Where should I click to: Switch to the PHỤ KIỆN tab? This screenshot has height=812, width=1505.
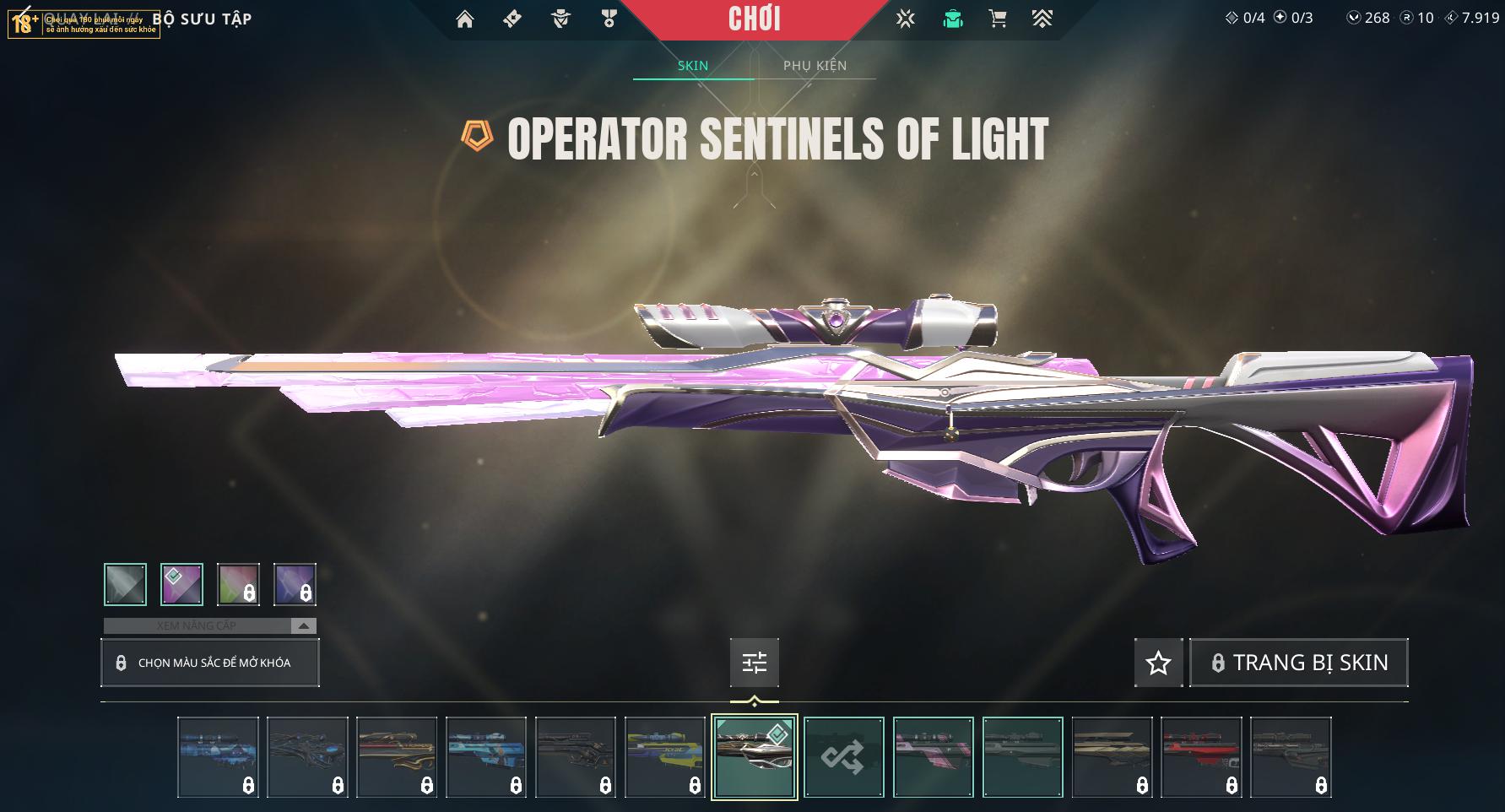(815, 66)
